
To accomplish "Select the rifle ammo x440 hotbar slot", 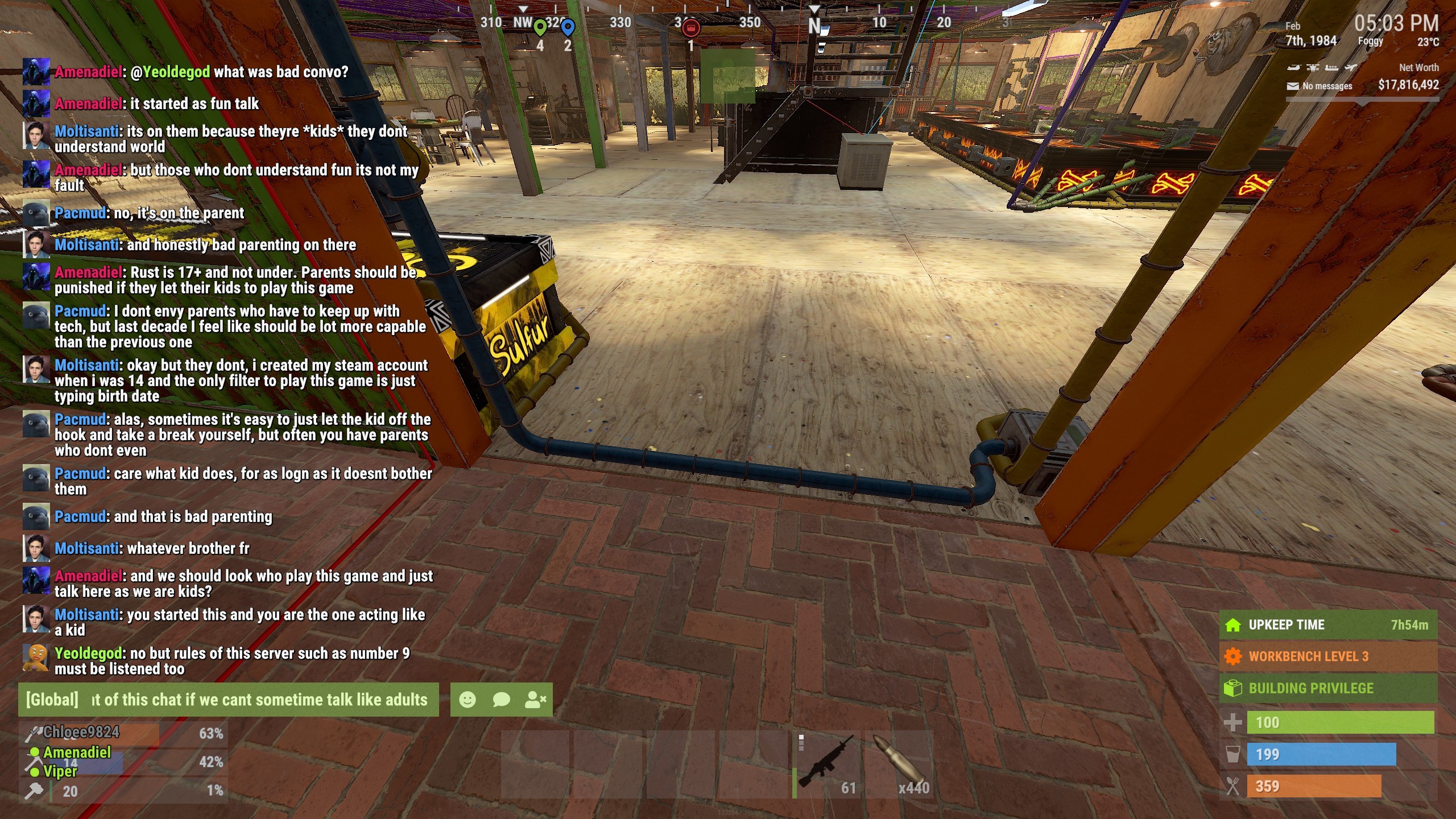I will (x=900, y=764).
